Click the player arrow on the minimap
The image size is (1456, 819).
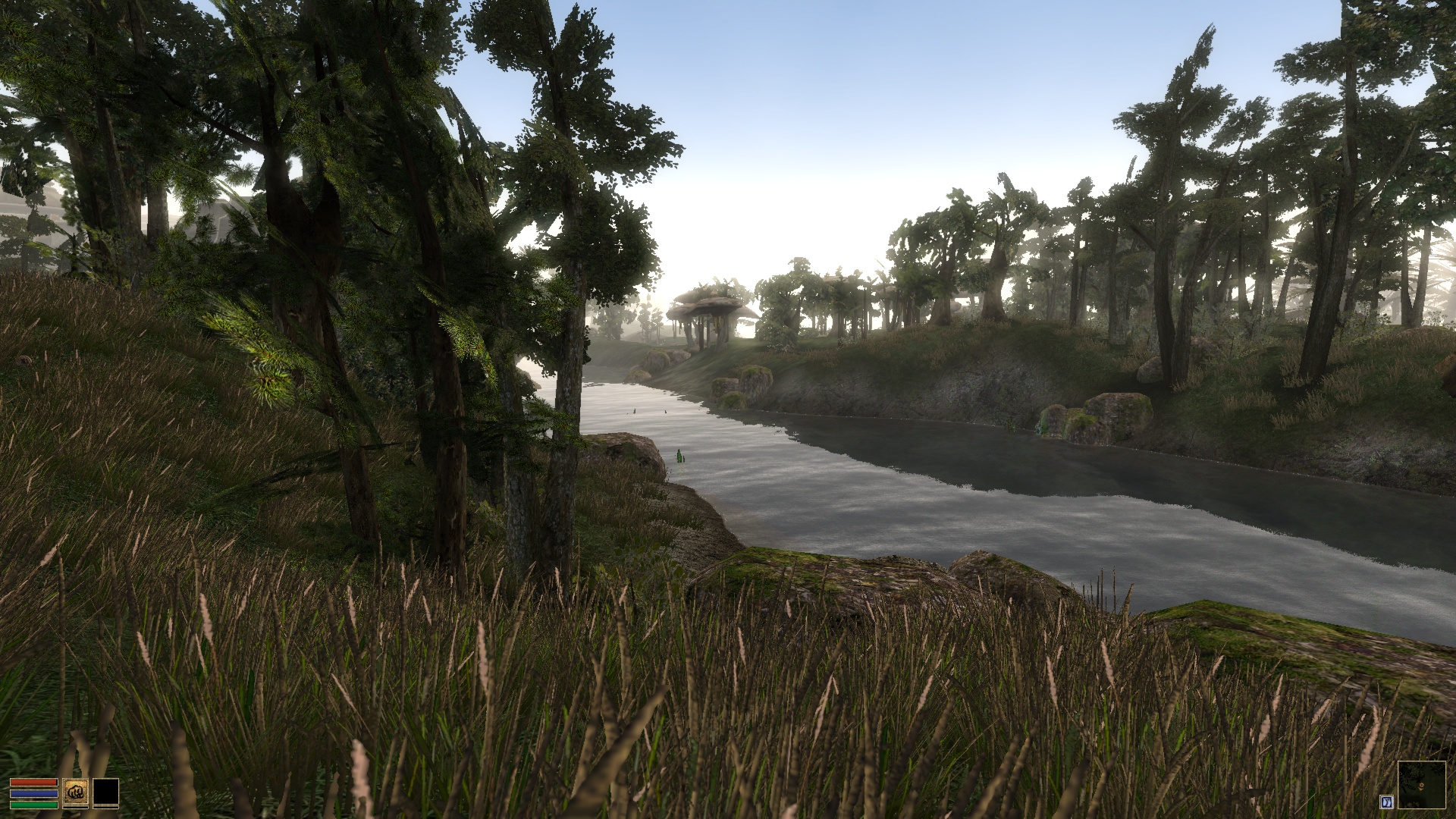1421,786
